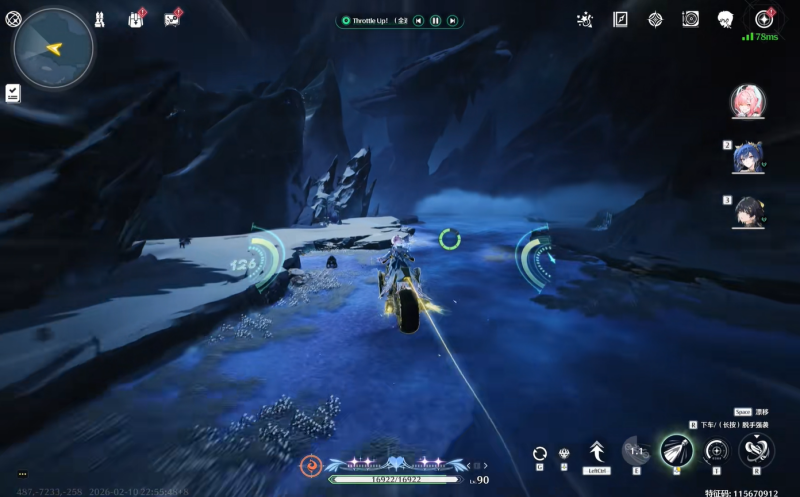The width and height of the screenshot is (800, 497).
Task: Open the main menu icon beside the minimap
Action: tap(13, 18)
